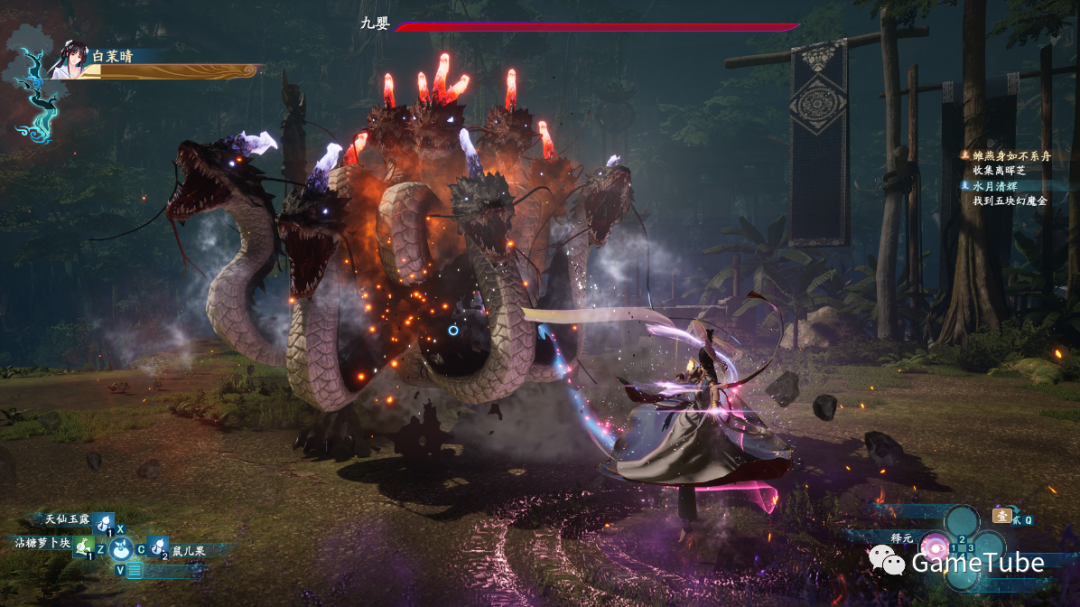Viewport: 1080px width, 607px height.
Task: Click the glowing central item wheel icon
Action: [121, 547]
